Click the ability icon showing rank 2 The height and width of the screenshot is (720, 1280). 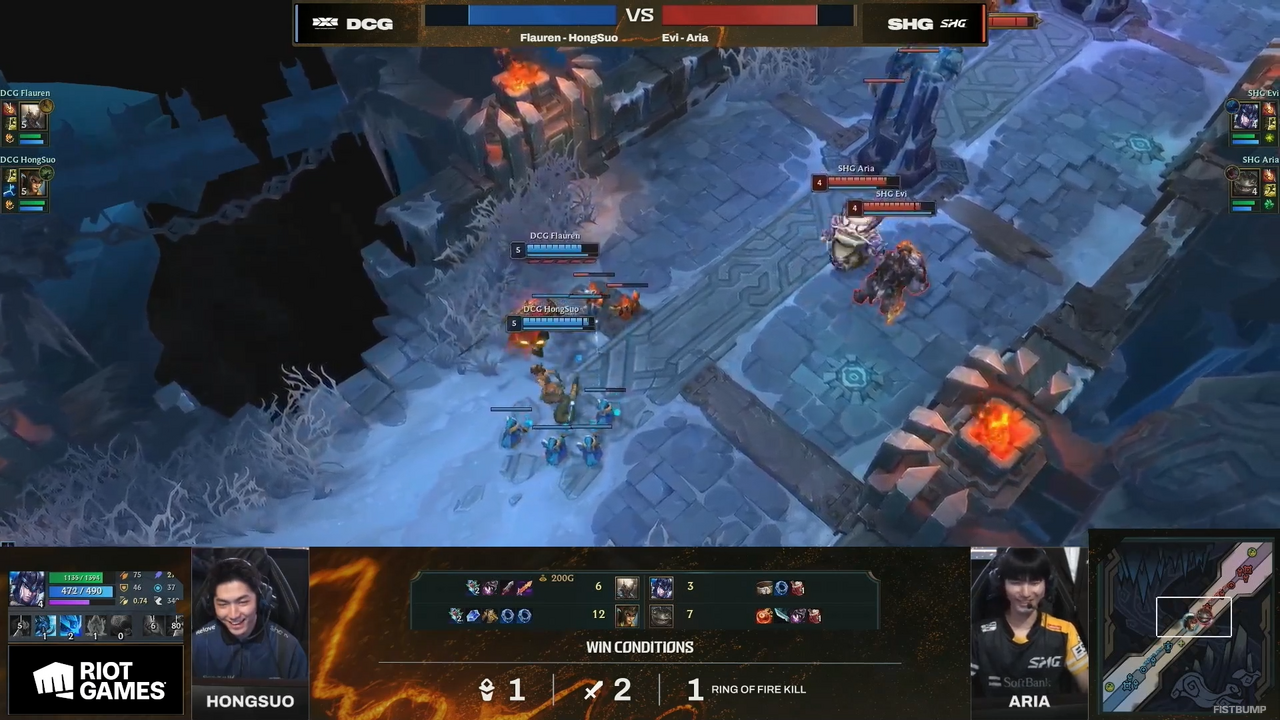(x=70, y=627)
